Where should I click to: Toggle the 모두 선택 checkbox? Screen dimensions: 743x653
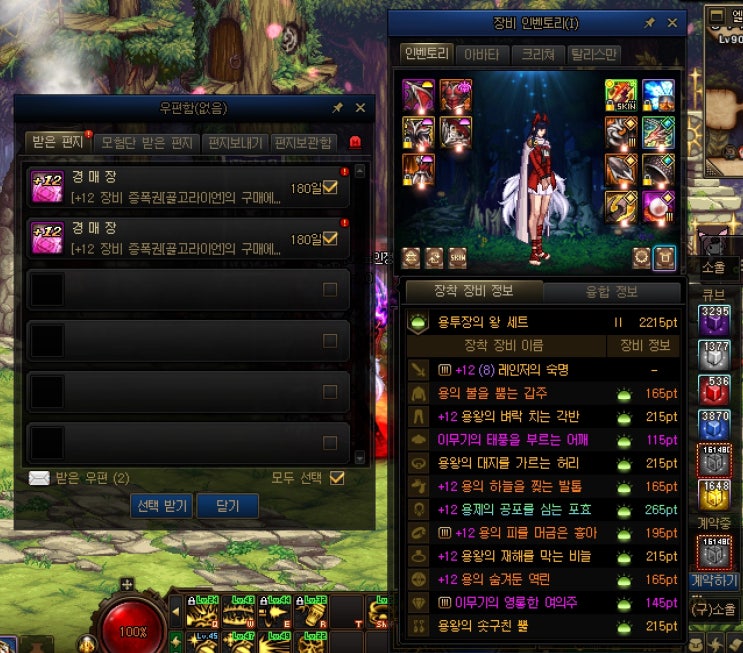337,478
